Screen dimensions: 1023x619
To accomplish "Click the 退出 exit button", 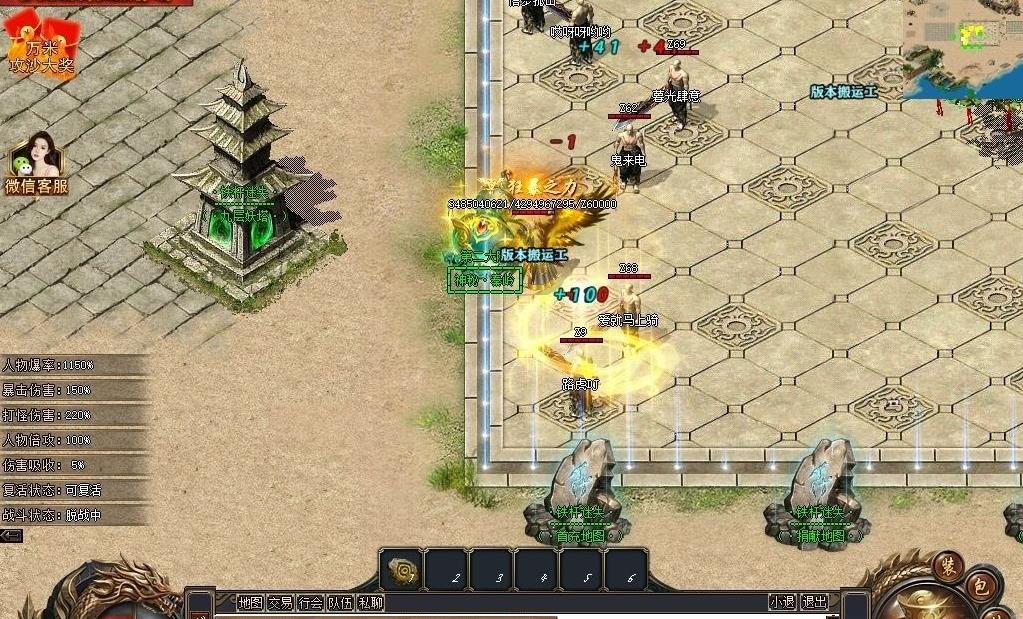I will 815,602.
